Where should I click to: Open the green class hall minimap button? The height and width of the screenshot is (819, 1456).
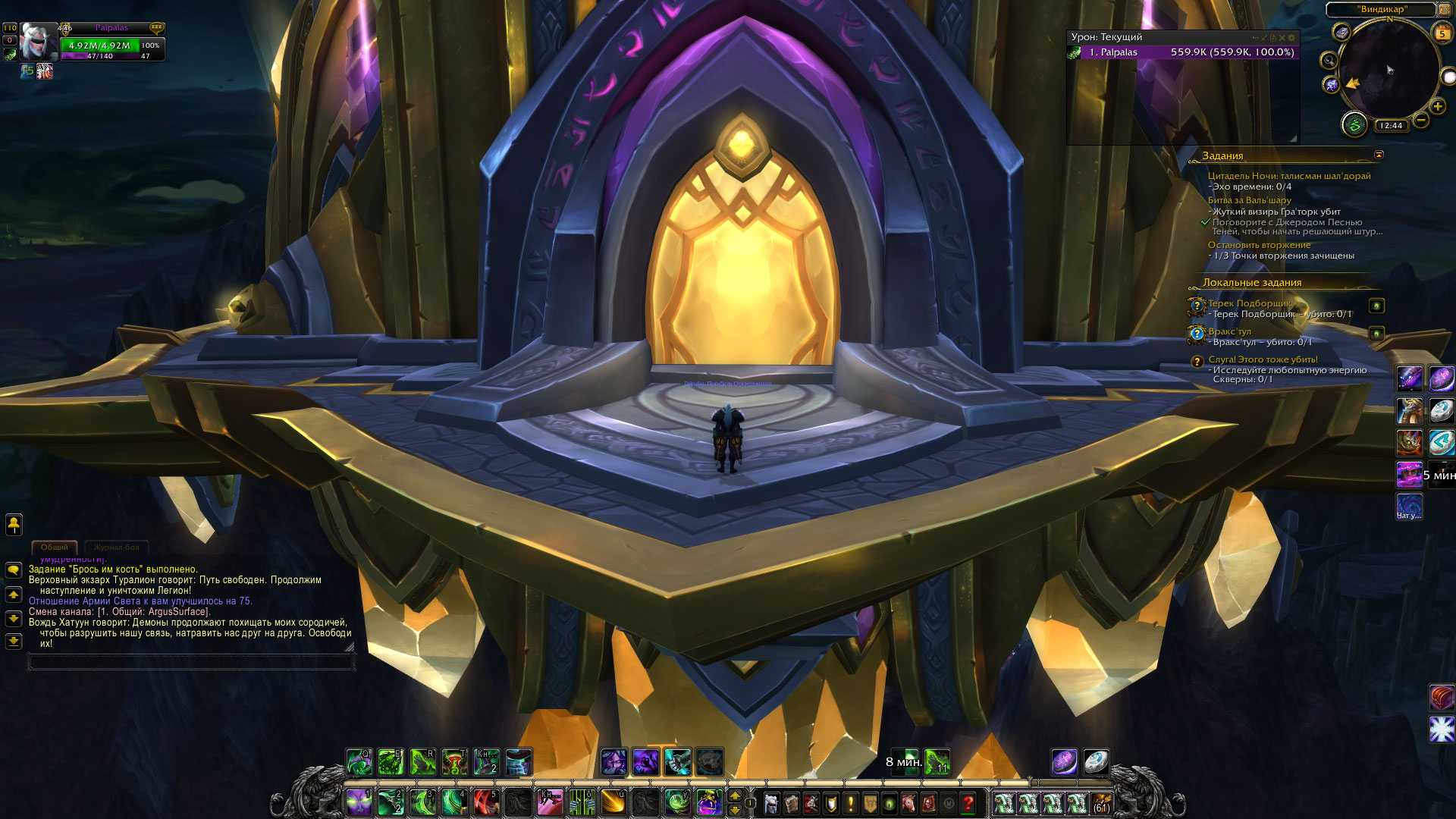click(1354, 124)
